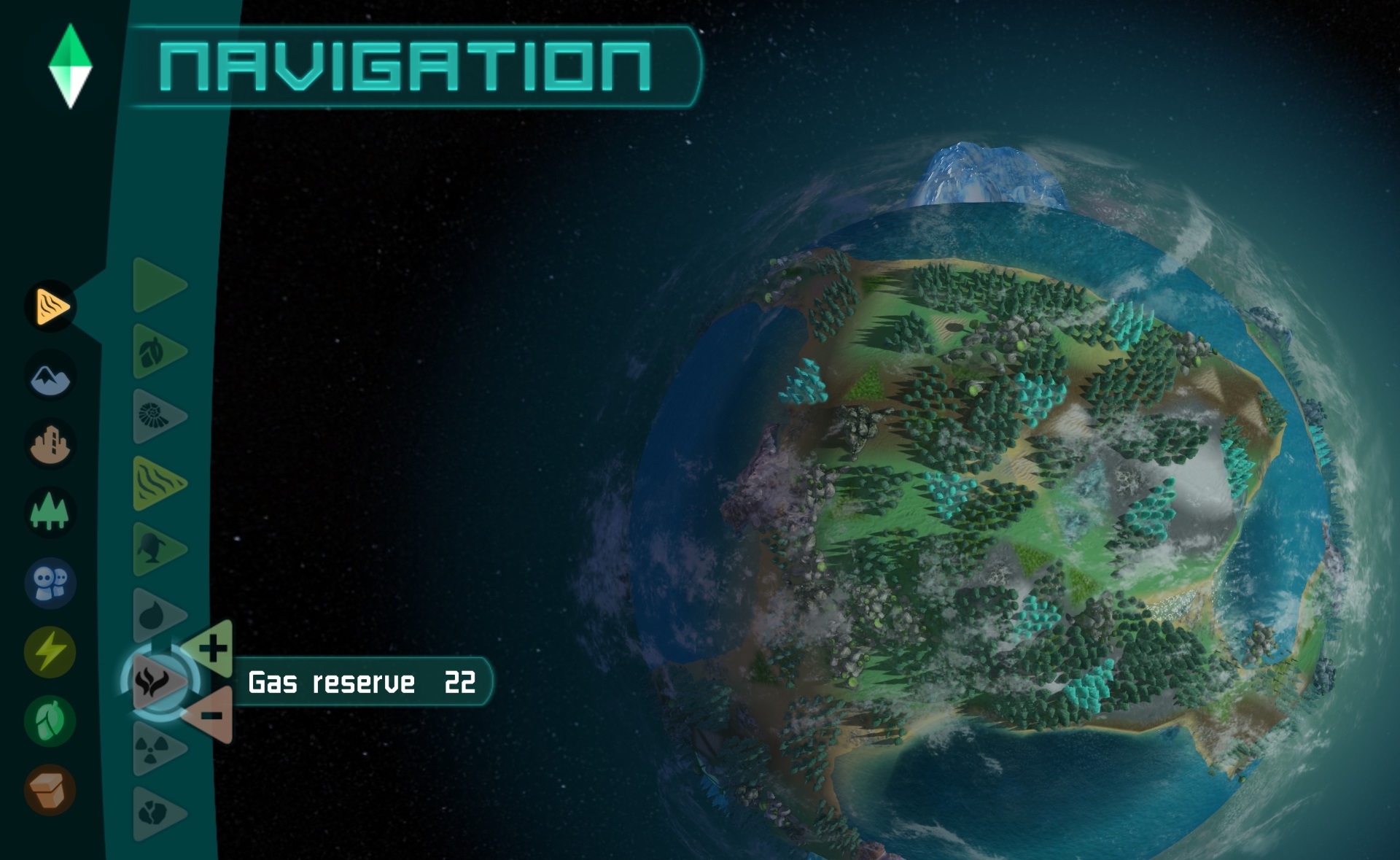Switch to the city buildings category
This screenshot has height=860, width=1400.
pyautogui.click(x=50, y=443)
